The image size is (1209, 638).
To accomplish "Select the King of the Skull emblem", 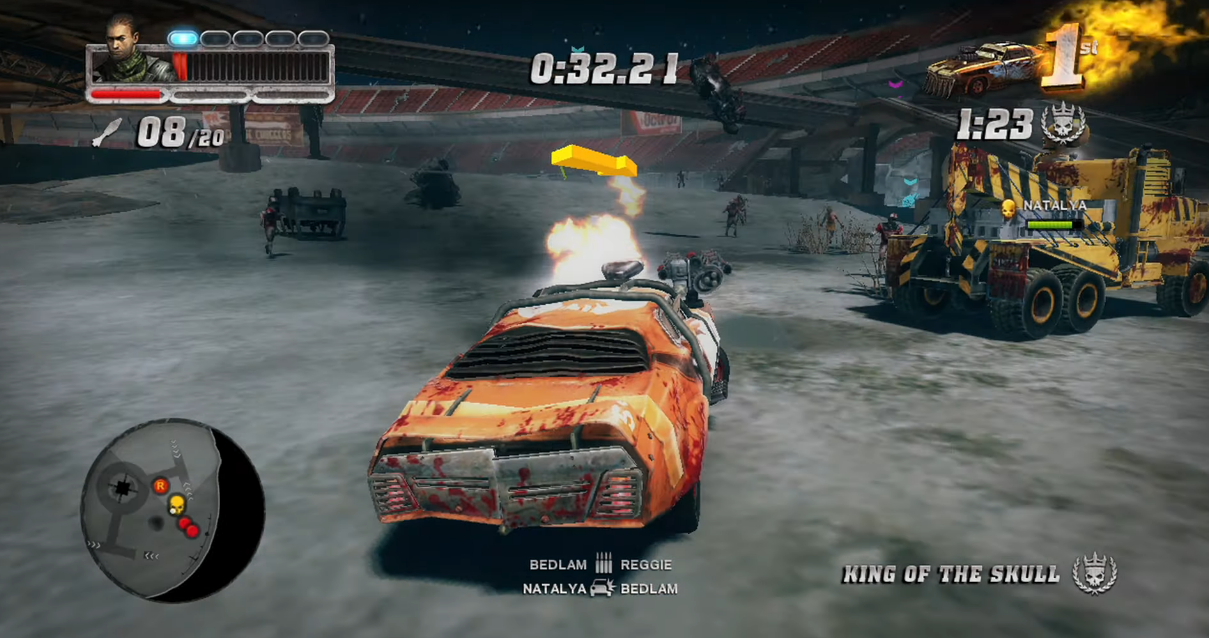I will coord(1095,574).
